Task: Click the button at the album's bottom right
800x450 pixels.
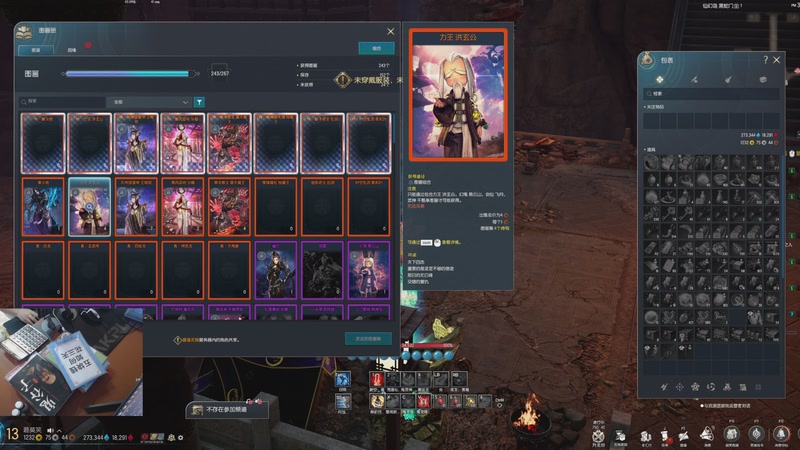Action: point(367,339)
